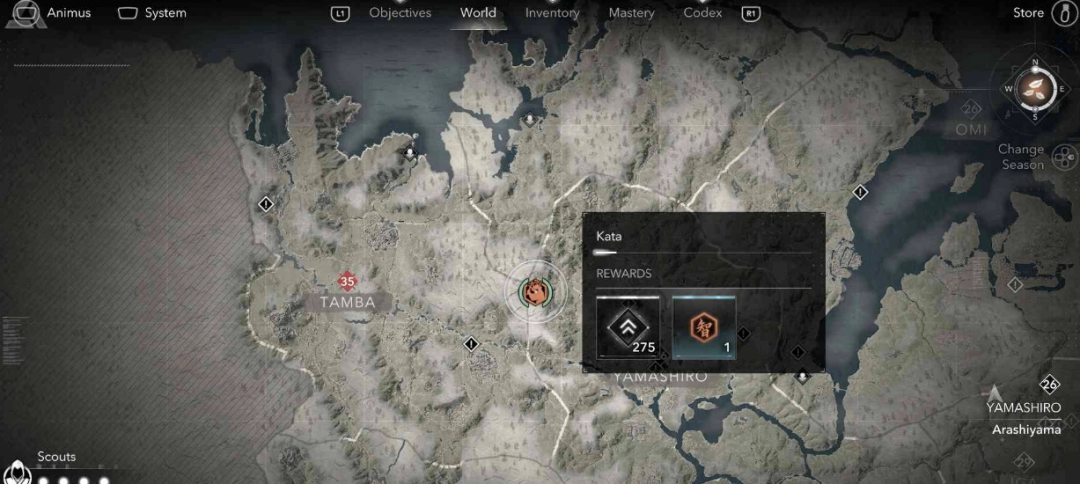The image size is (1080, 484).
Task: Open the Objectives tab
Action: click(x=400, y=13)
